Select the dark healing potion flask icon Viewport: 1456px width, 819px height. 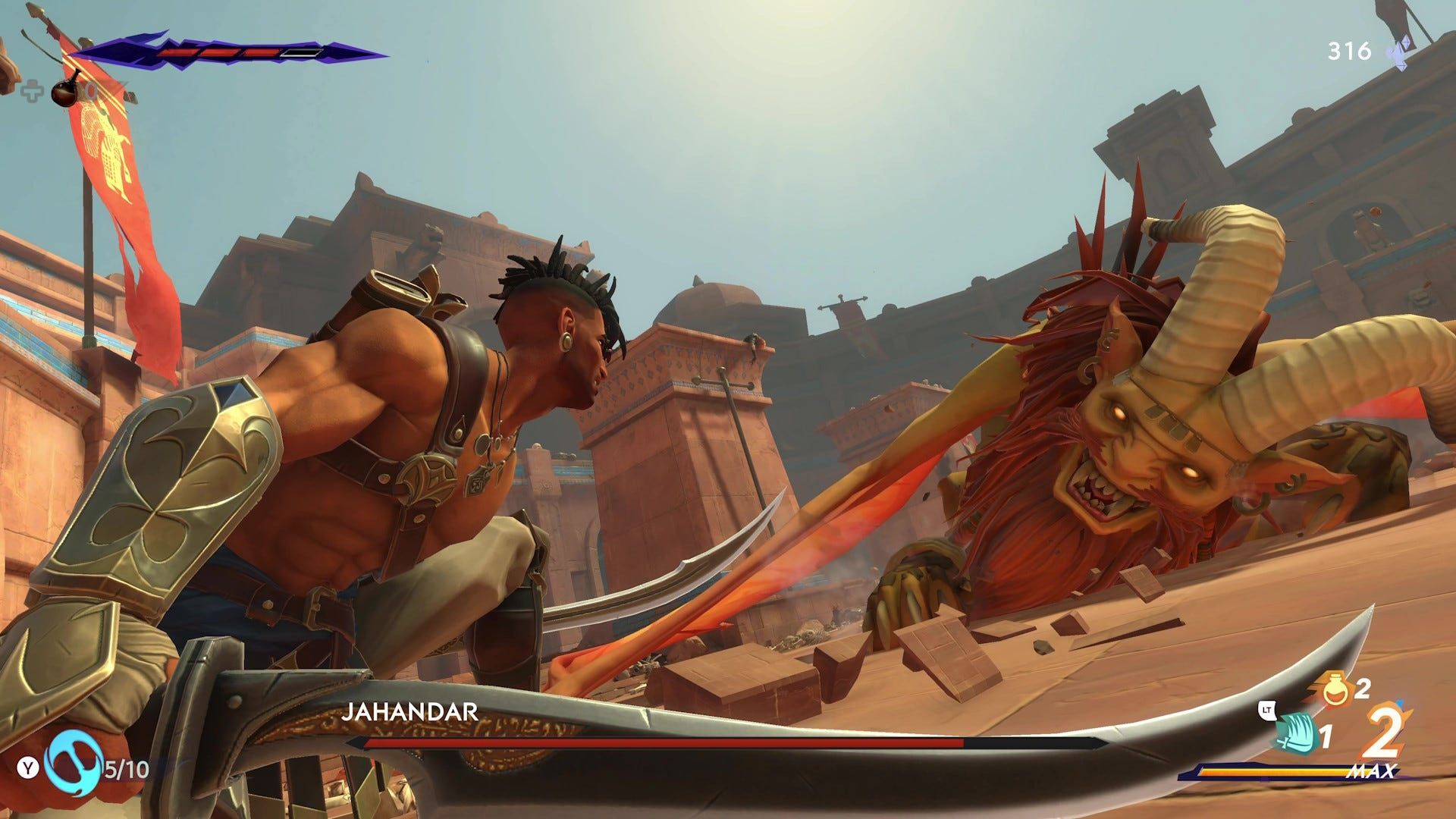click(67, 91)
